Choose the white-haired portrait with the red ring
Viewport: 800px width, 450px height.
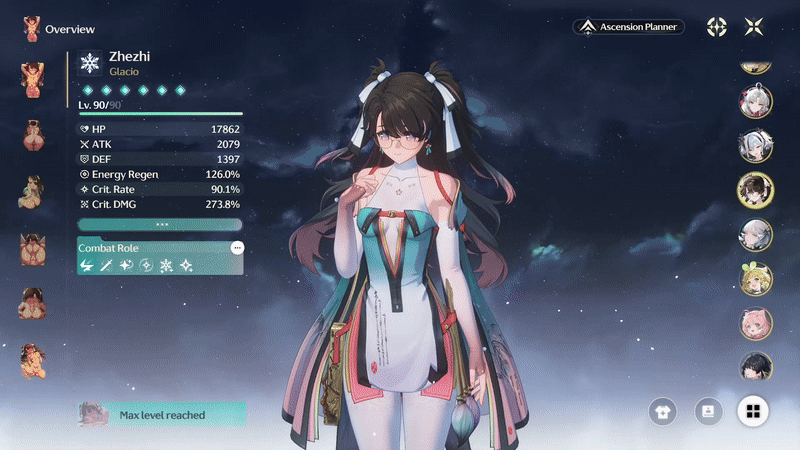pos(755,102)
